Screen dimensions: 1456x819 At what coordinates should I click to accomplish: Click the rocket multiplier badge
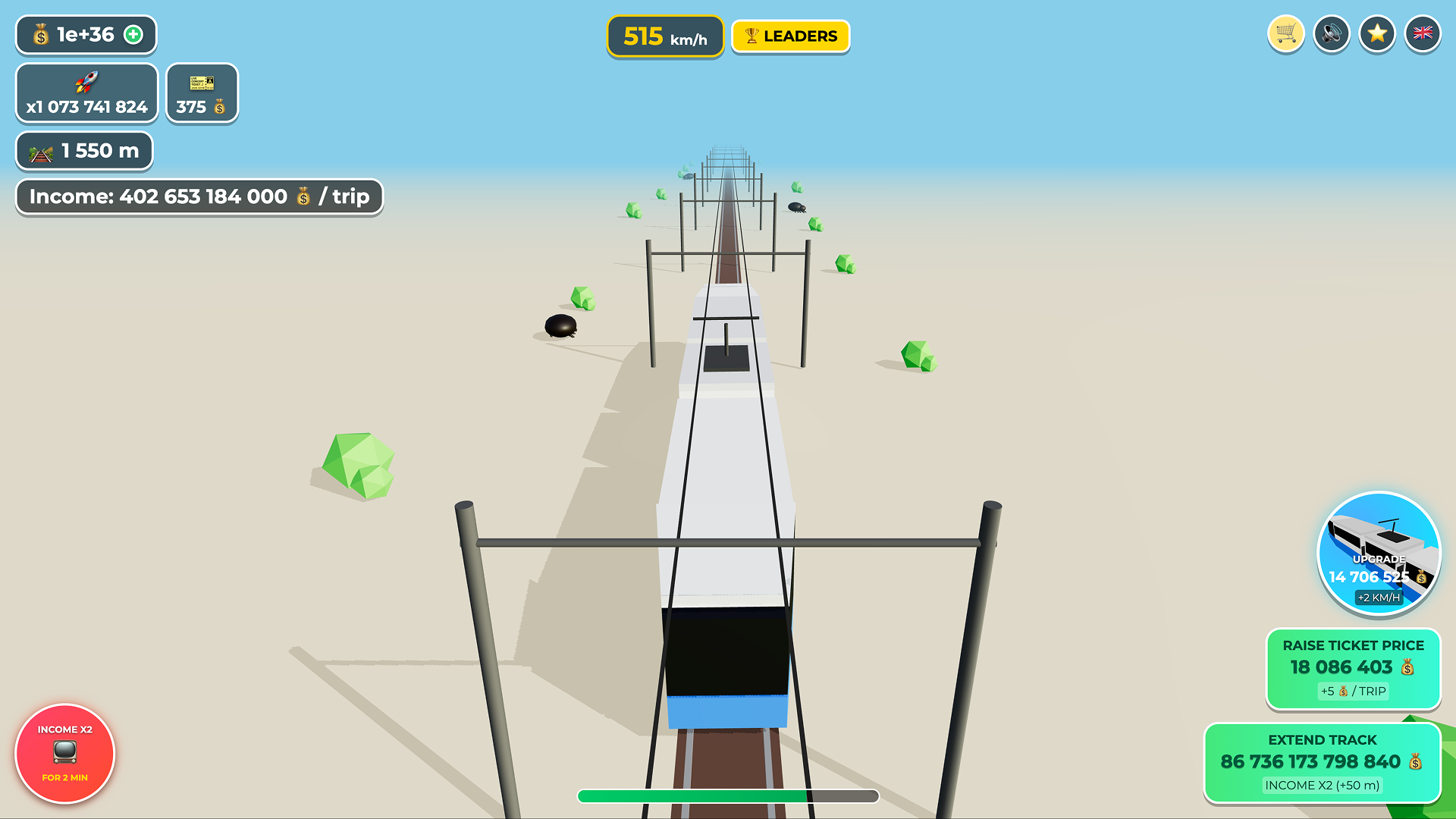[86, 93]
